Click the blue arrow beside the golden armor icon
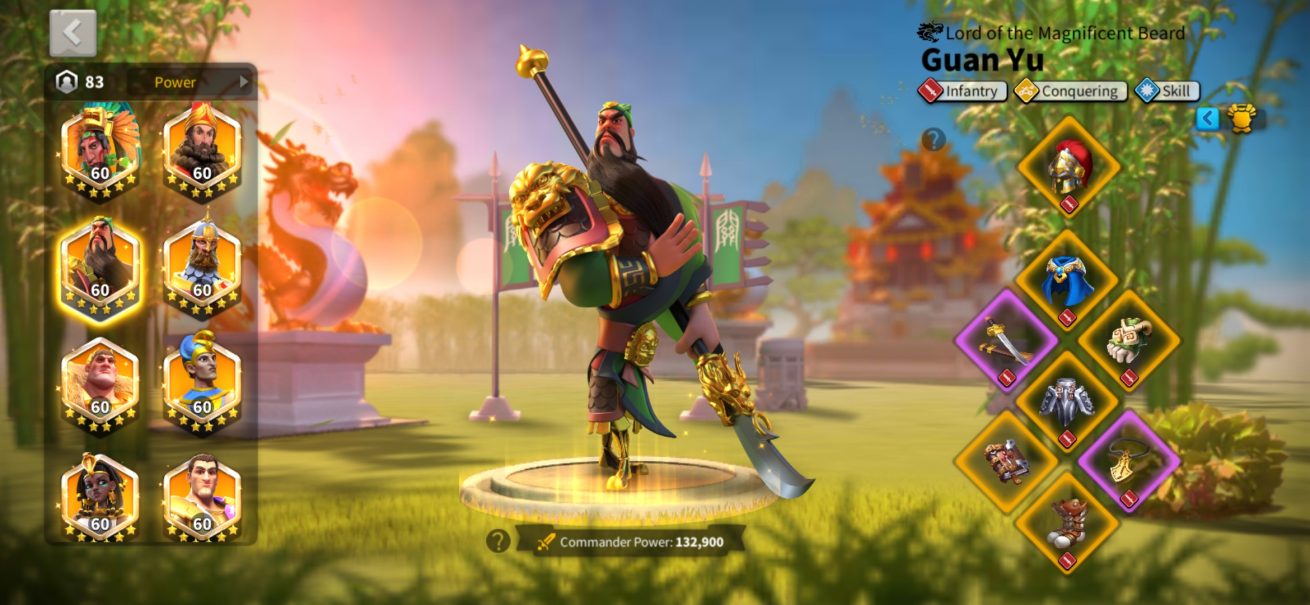Viewport: 1310px width, 605px height. pyautogui.click(x=1208, y=119)
